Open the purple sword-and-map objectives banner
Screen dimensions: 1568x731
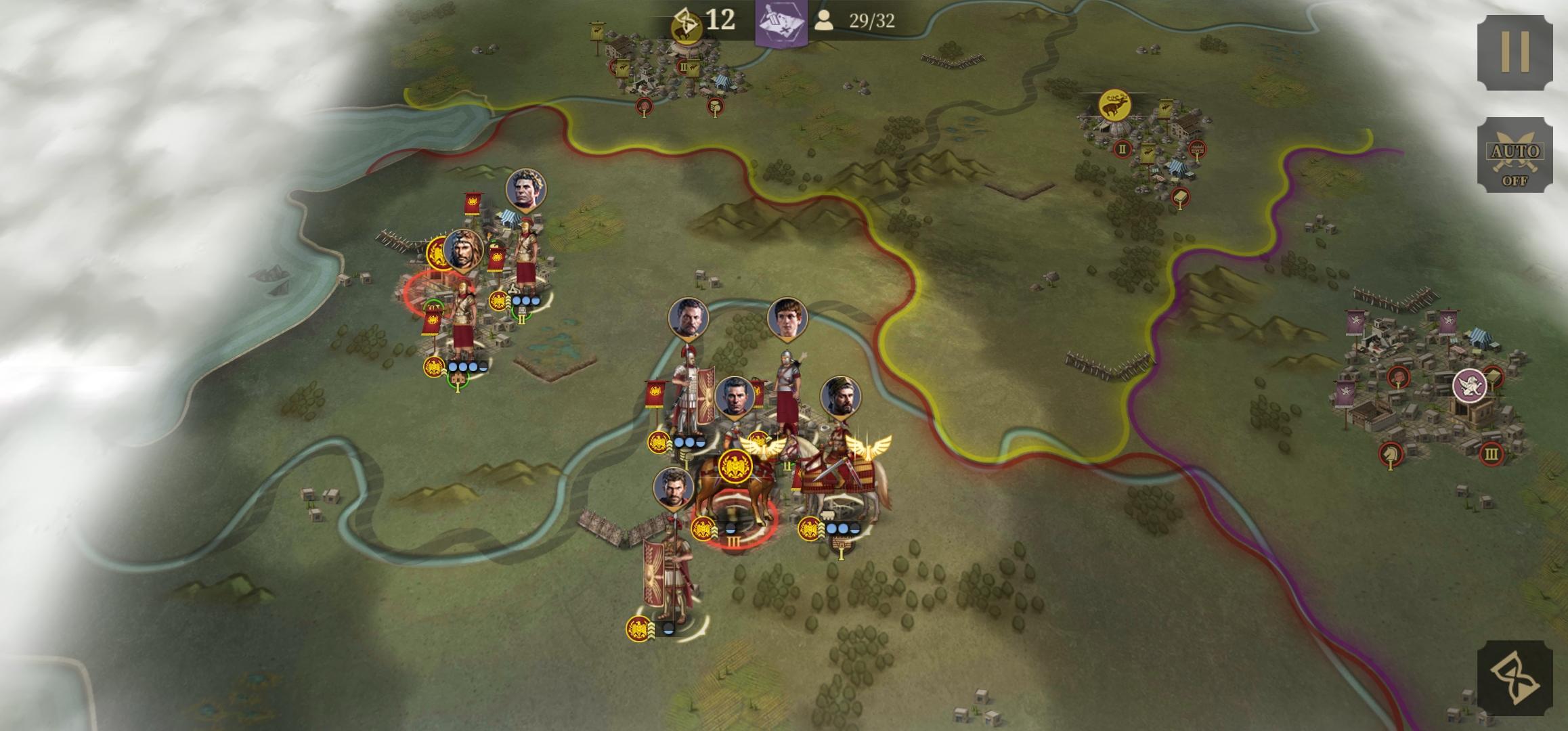781,22
